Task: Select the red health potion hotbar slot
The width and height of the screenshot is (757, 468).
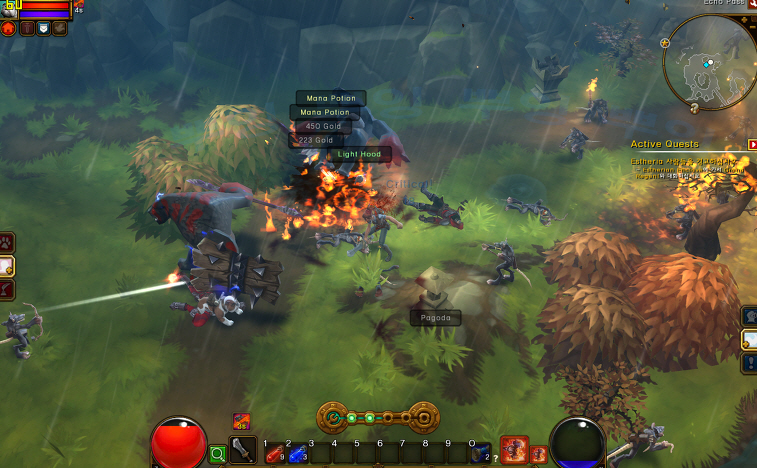Action: (272, 453)
